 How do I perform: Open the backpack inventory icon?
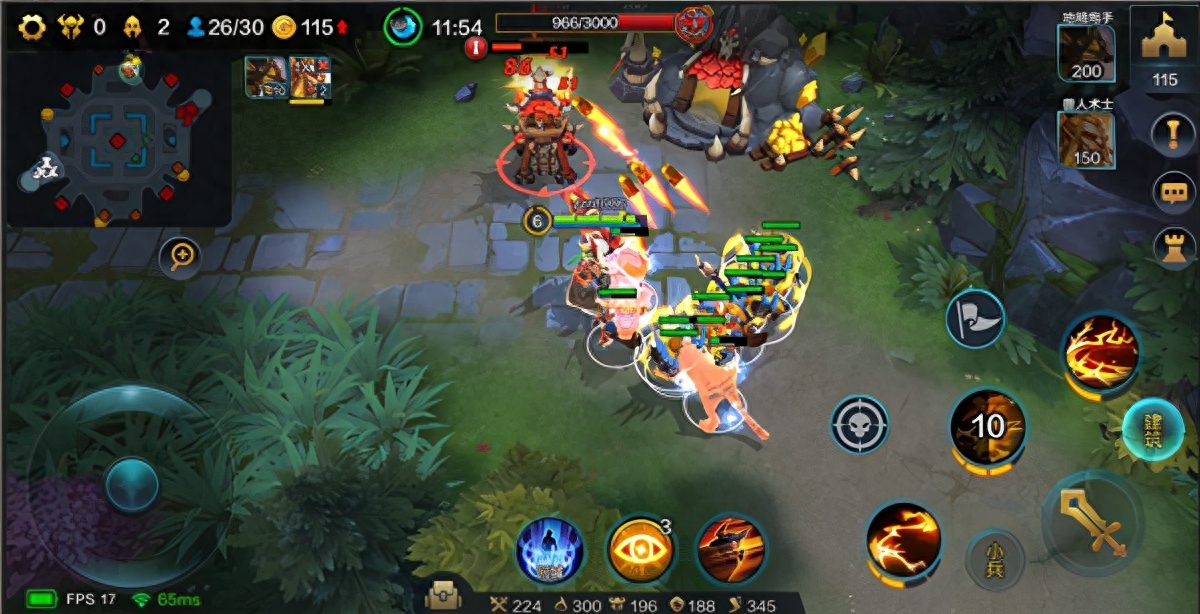coord(443,596)
